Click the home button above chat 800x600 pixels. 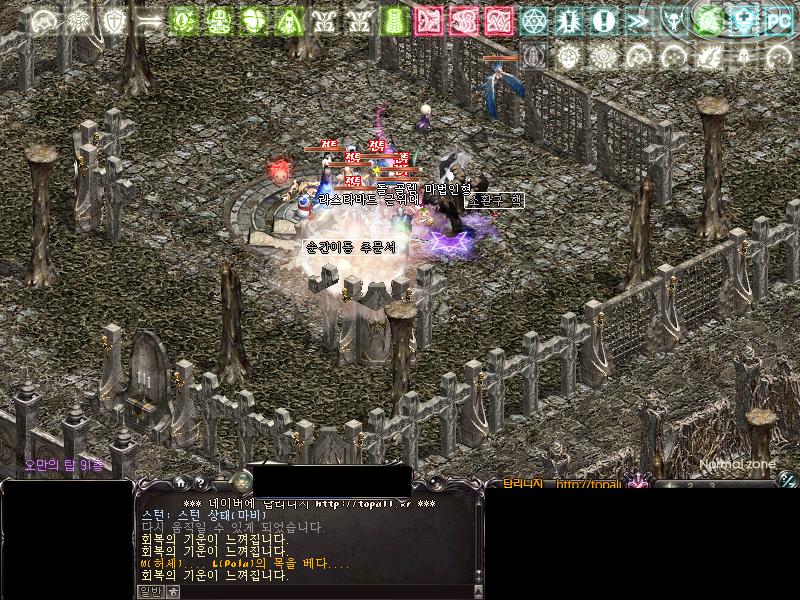click(180, 483)
